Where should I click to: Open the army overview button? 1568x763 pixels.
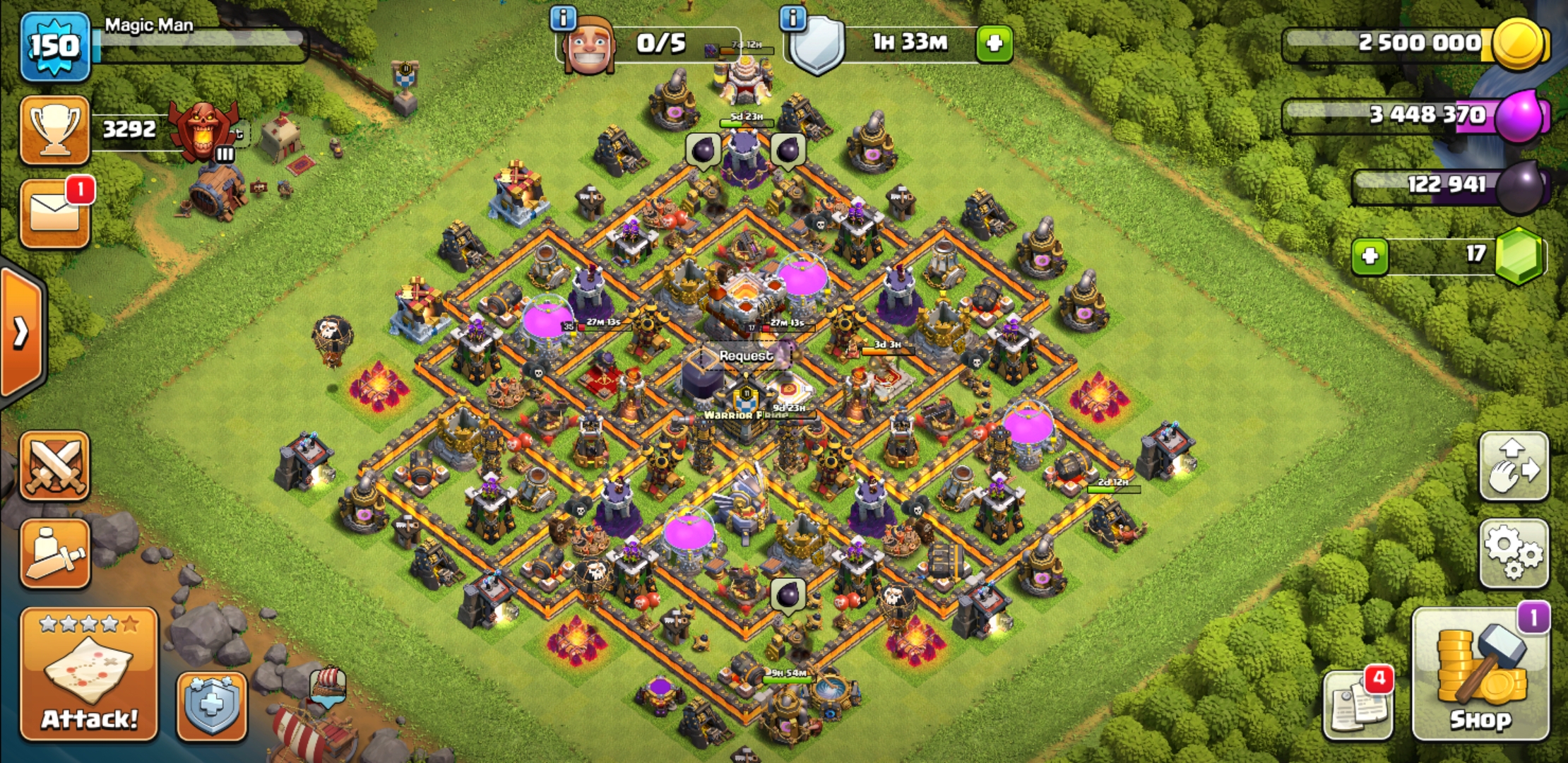pos(55,554)
